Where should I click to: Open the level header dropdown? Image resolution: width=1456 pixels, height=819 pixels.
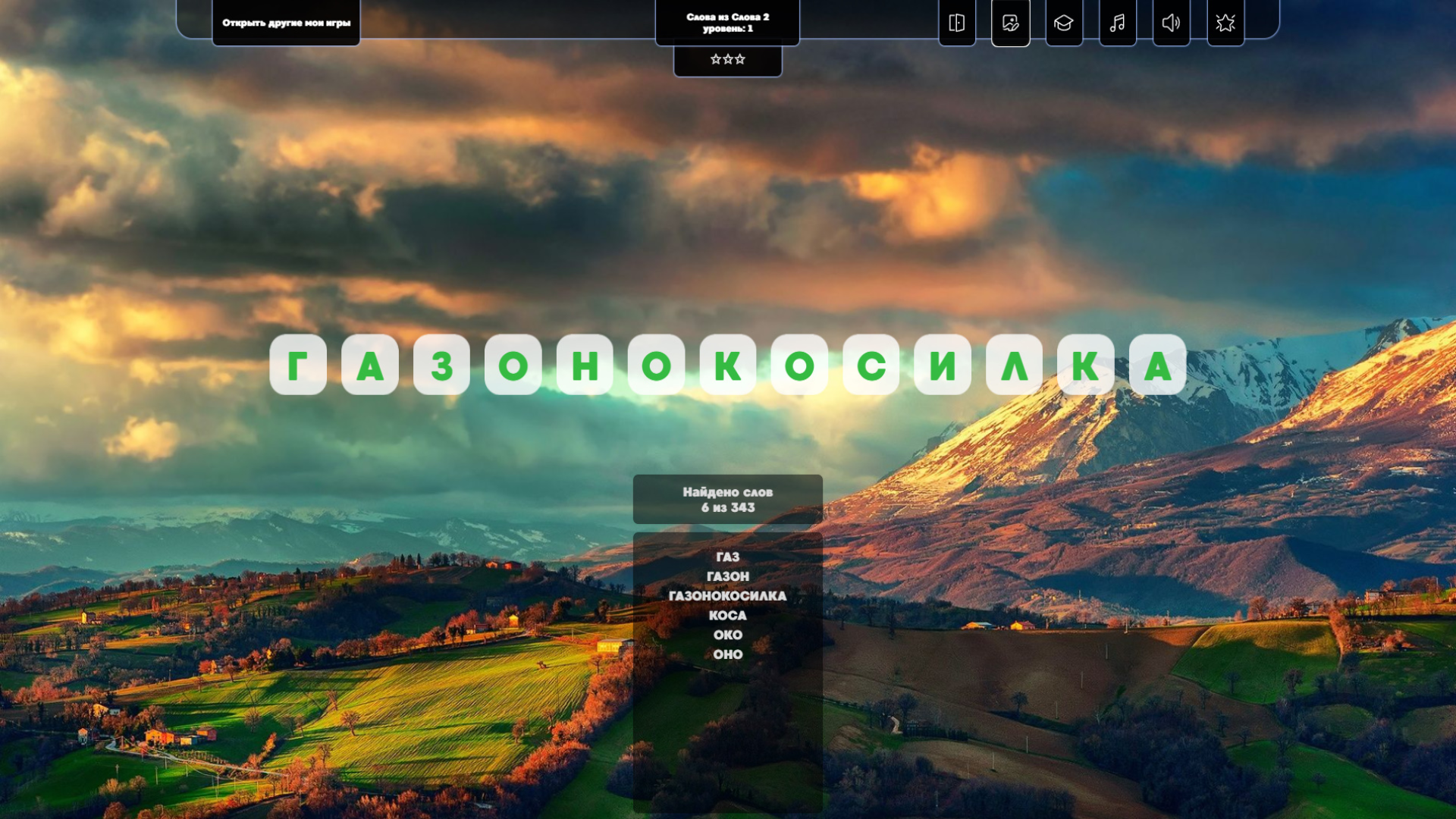pyautogui.click(x=727, y=21)
